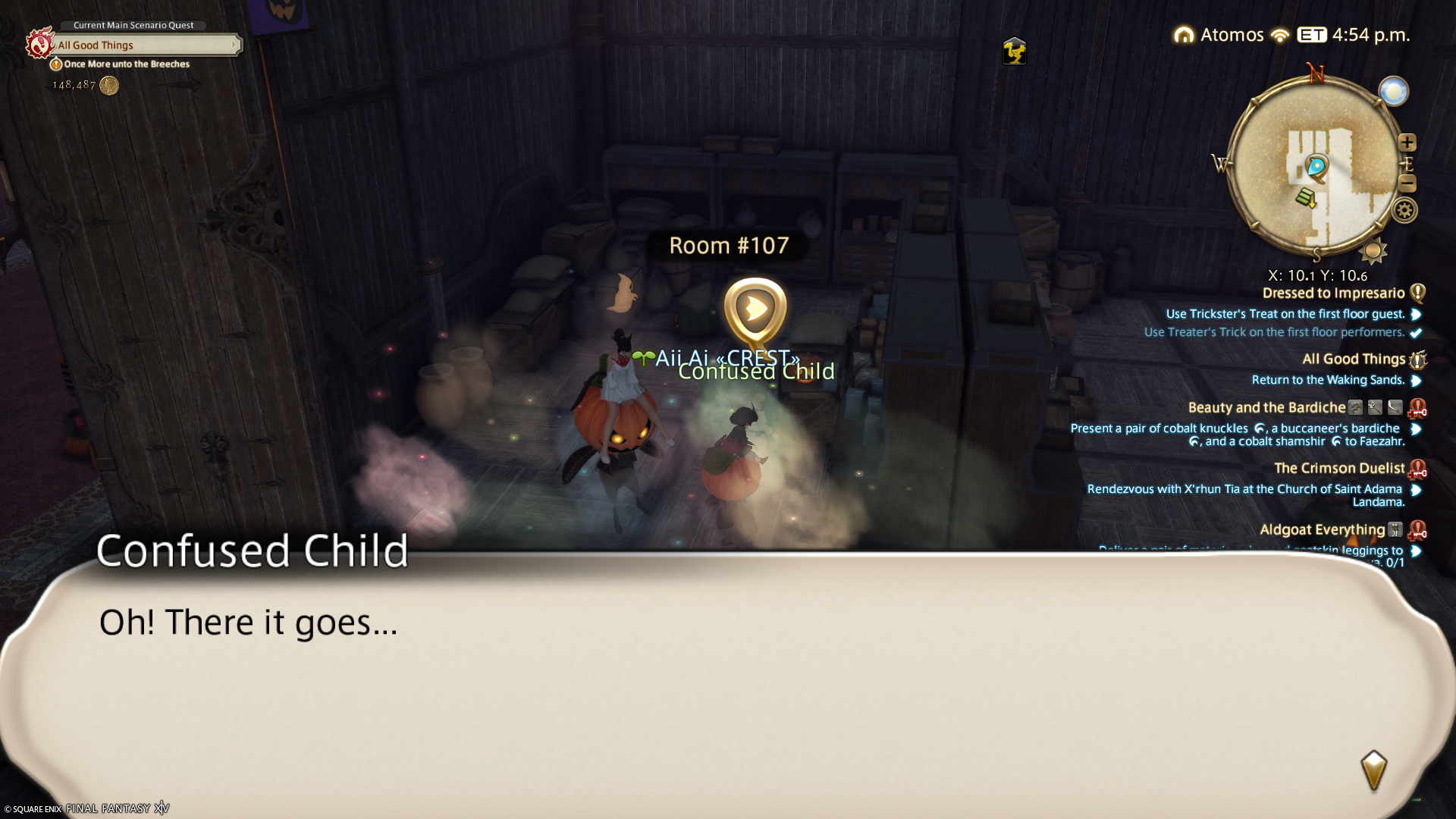Open the Dressed to Impresario quest entry
Image resolution: width=1456 pixels, height=819 pixels.
pos(1333,293)
